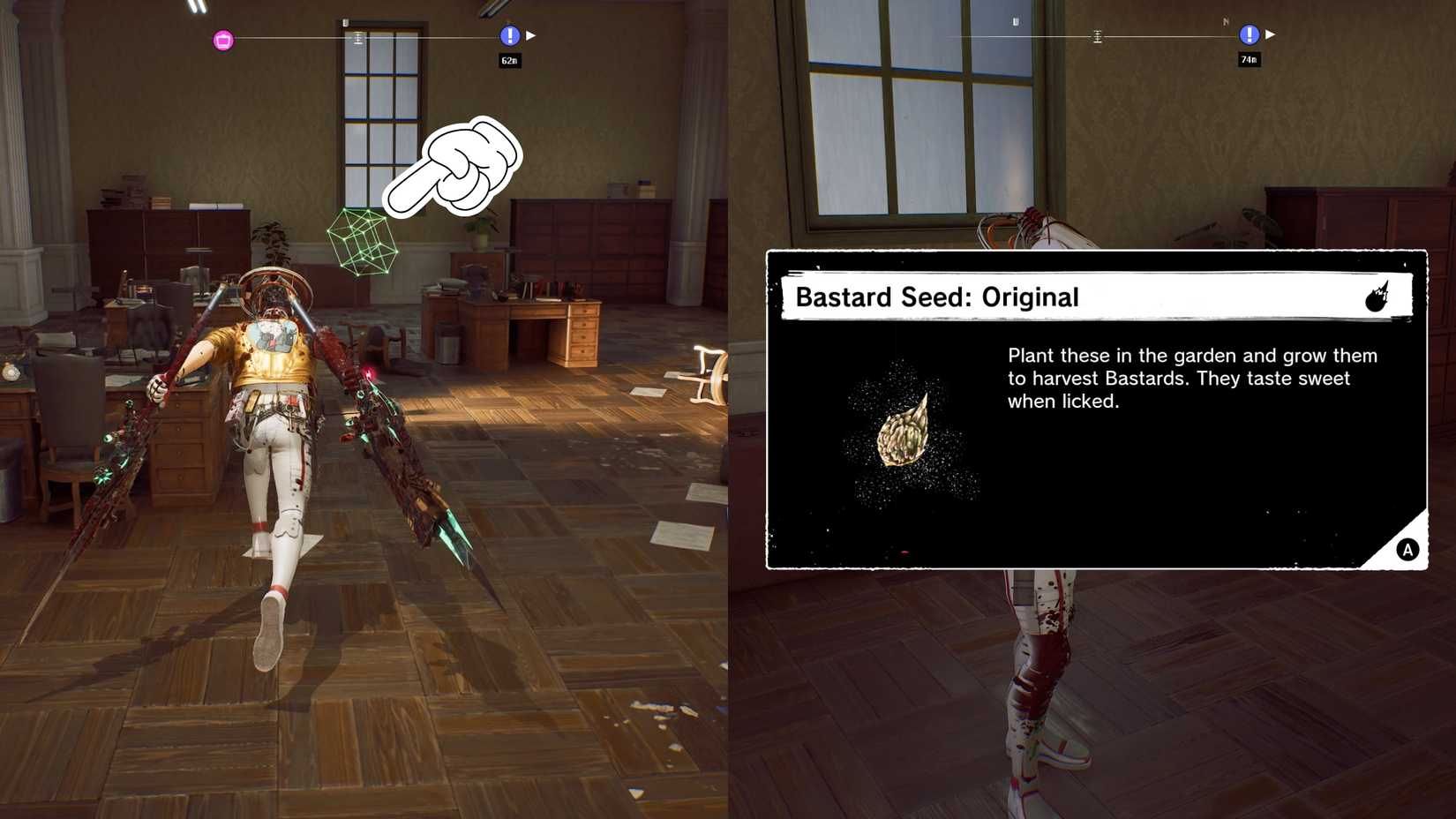Image resolution: width=1456 pixels, height=819 pixels.
Task: Click the blue exclamation marker showing 74m
Action: [1249, 34]
